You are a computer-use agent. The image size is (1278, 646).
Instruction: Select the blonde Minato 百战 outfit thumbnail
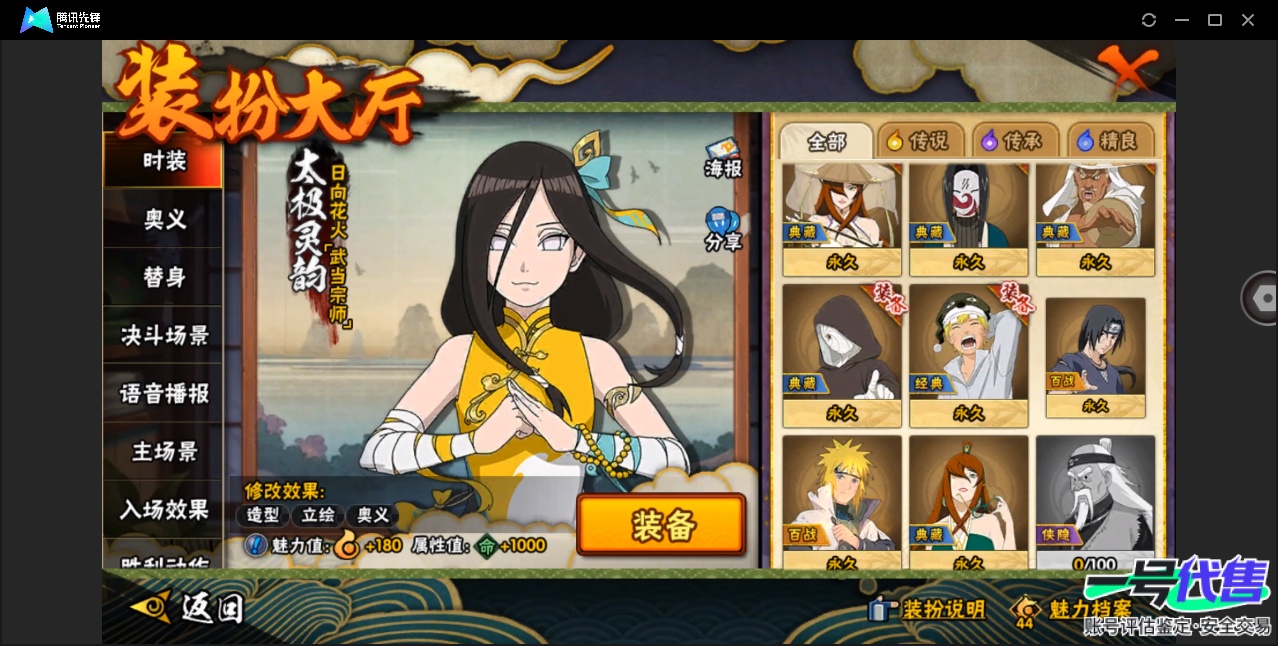pyautogui.click(x=842, y=495)
